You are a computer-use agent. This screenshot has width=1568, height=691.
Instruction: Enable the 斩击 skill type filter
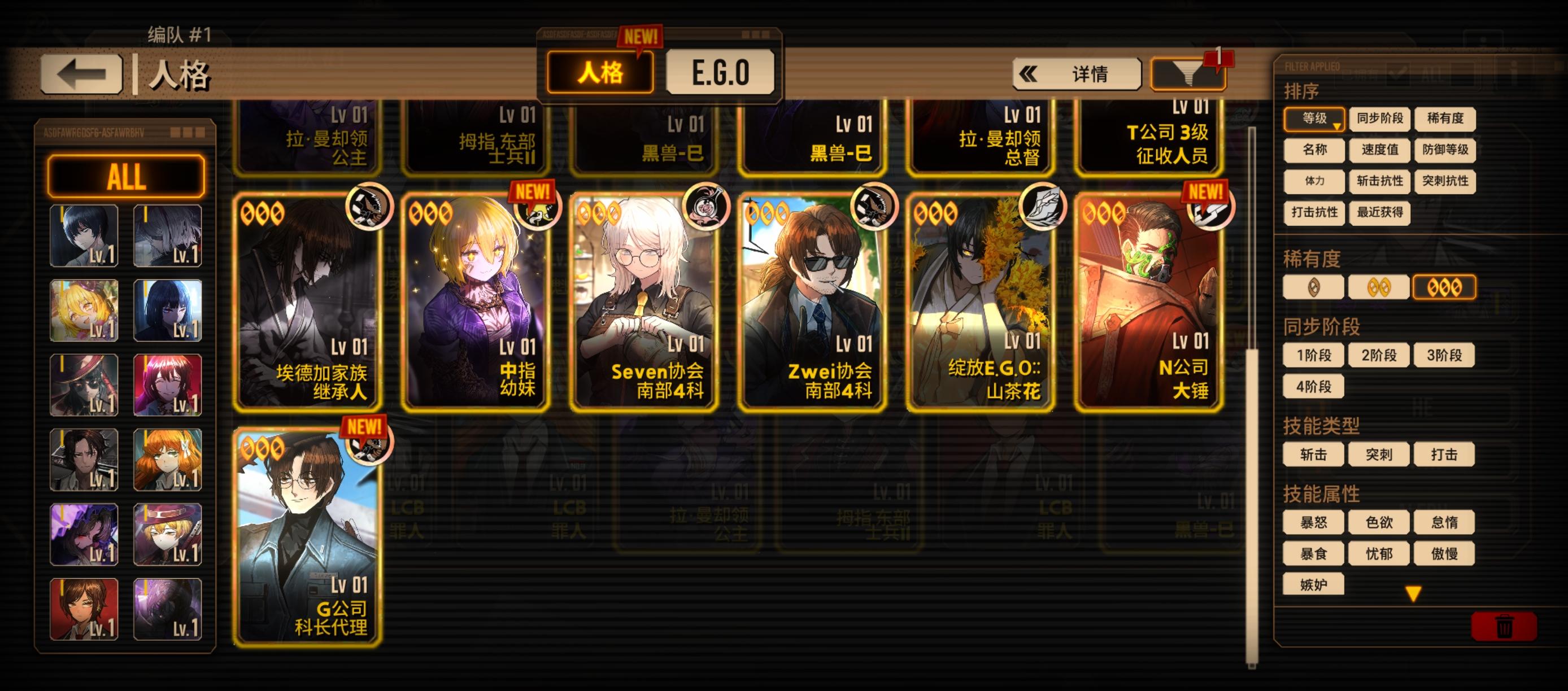click(1313, 454)
